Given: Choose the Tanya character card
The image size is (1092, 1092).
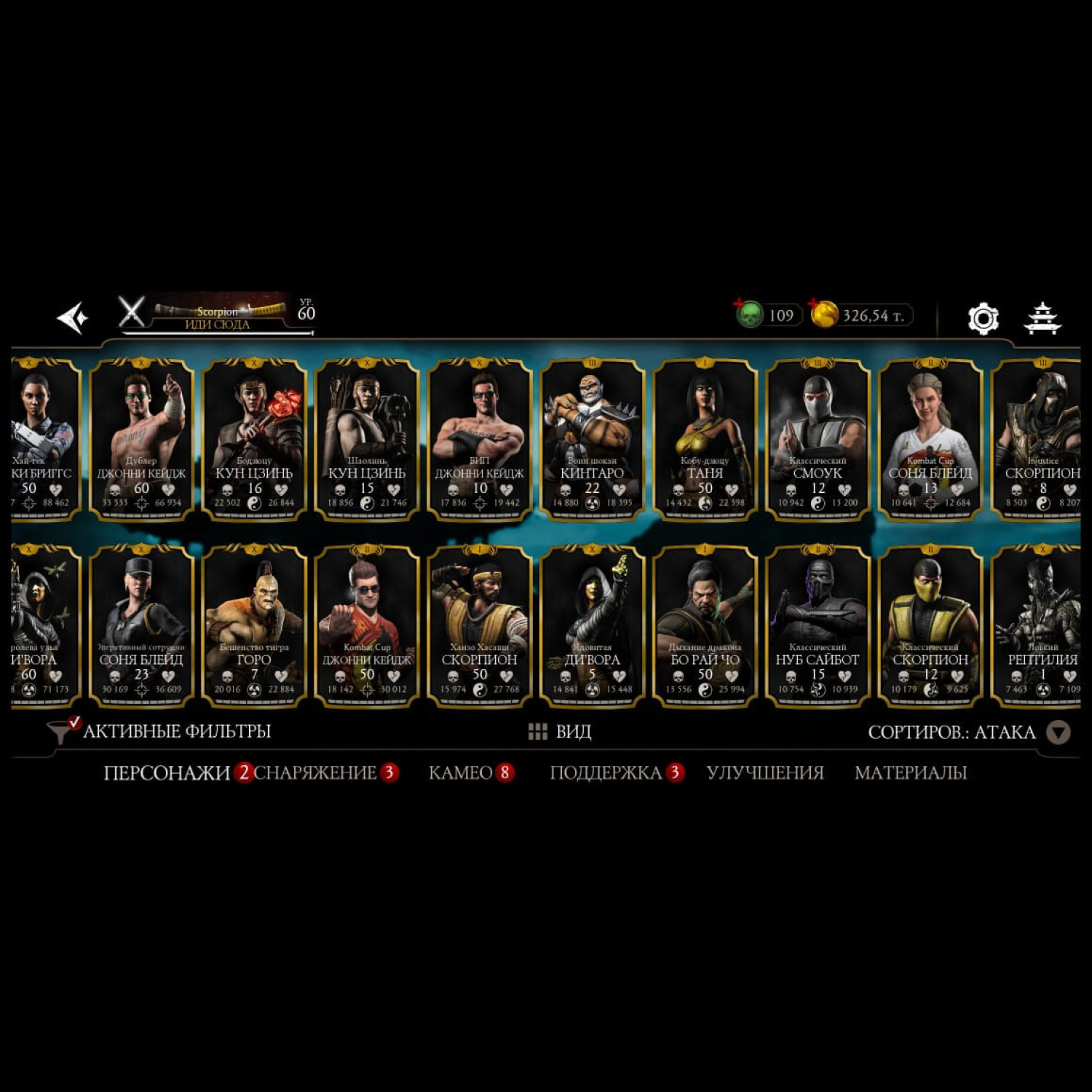Looking at the screenshot, I should tap(705, 439).
